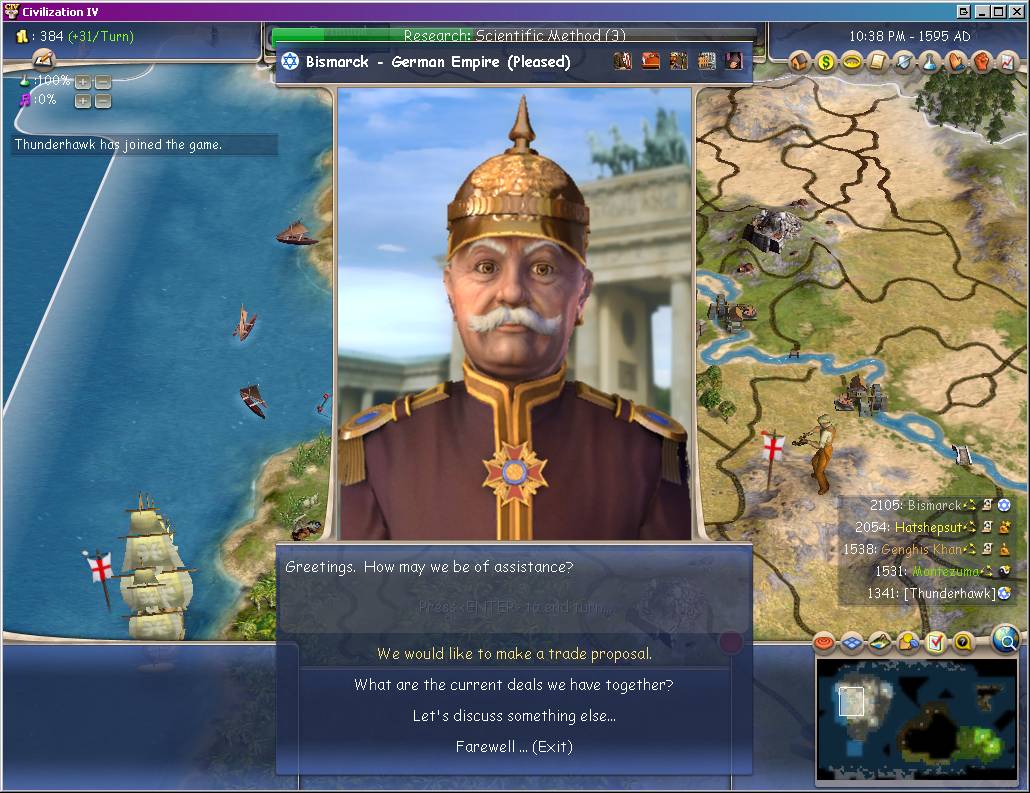
Task: Decrease the culture rate with minus button
Action: (x=102, y=100)
